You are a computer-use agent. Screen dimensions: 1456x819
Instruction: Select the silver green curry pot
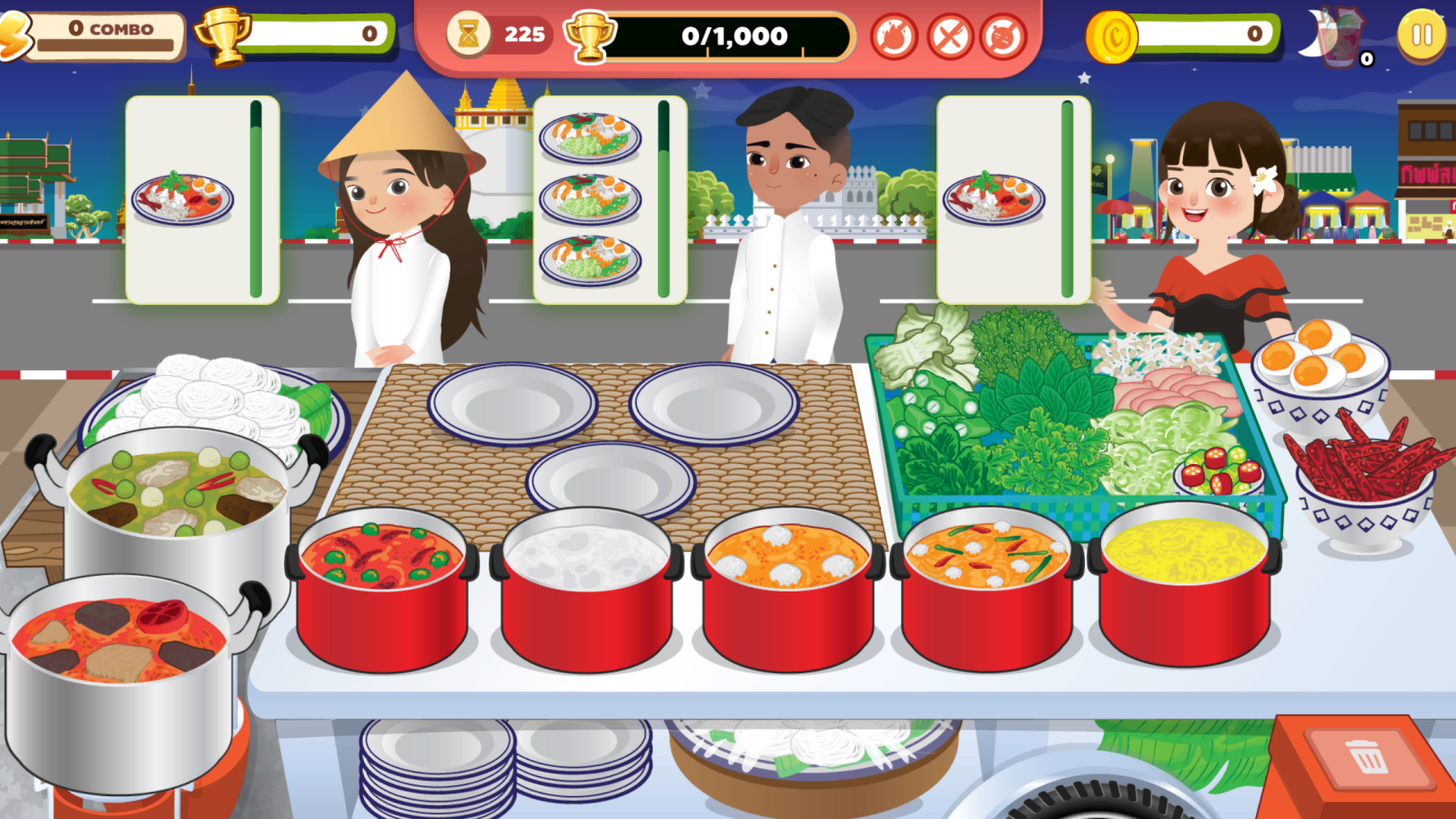[x=177, y=510]
